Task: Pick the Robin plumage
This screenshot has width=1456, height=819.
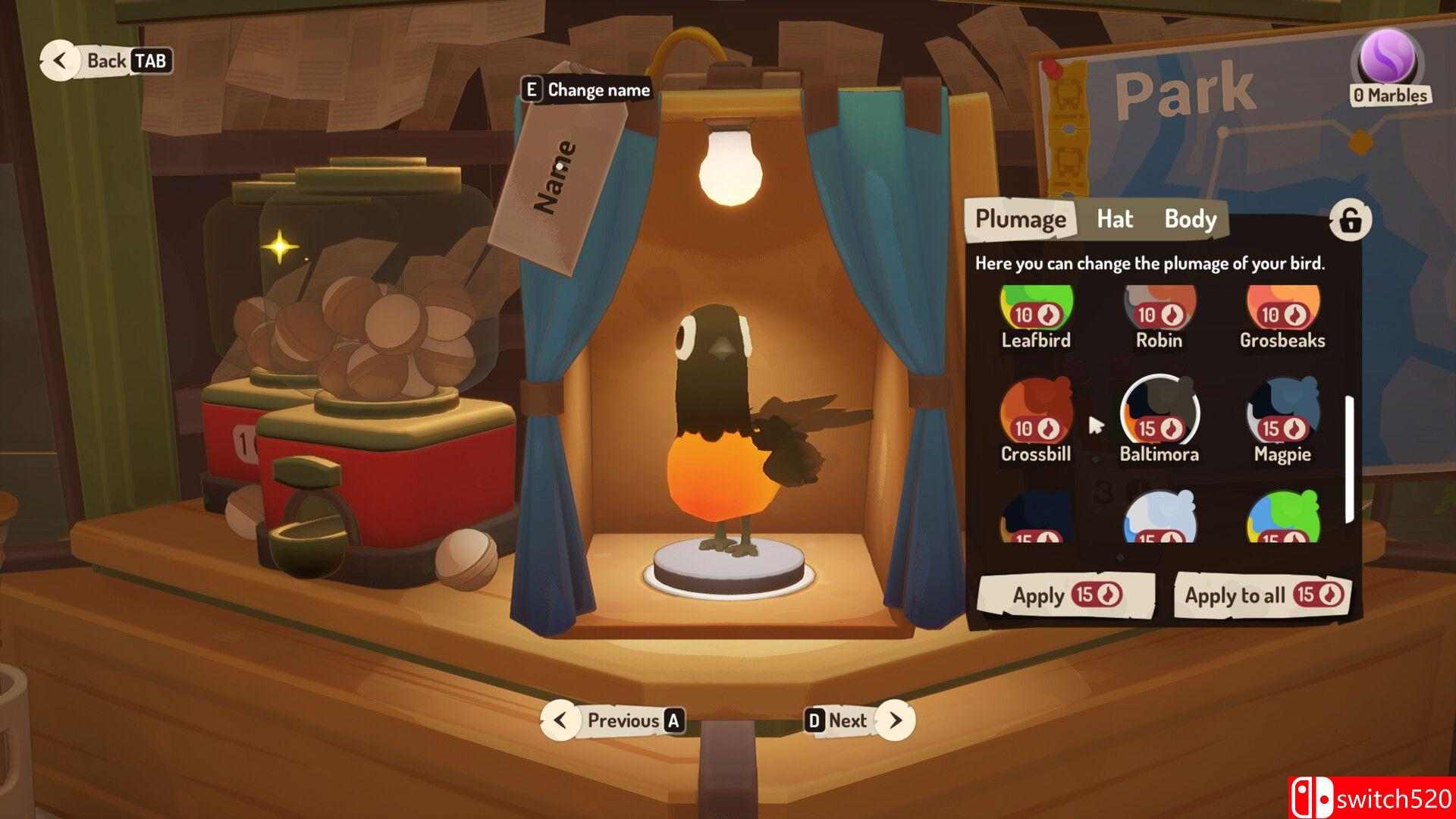Action: click(1159, 312)
